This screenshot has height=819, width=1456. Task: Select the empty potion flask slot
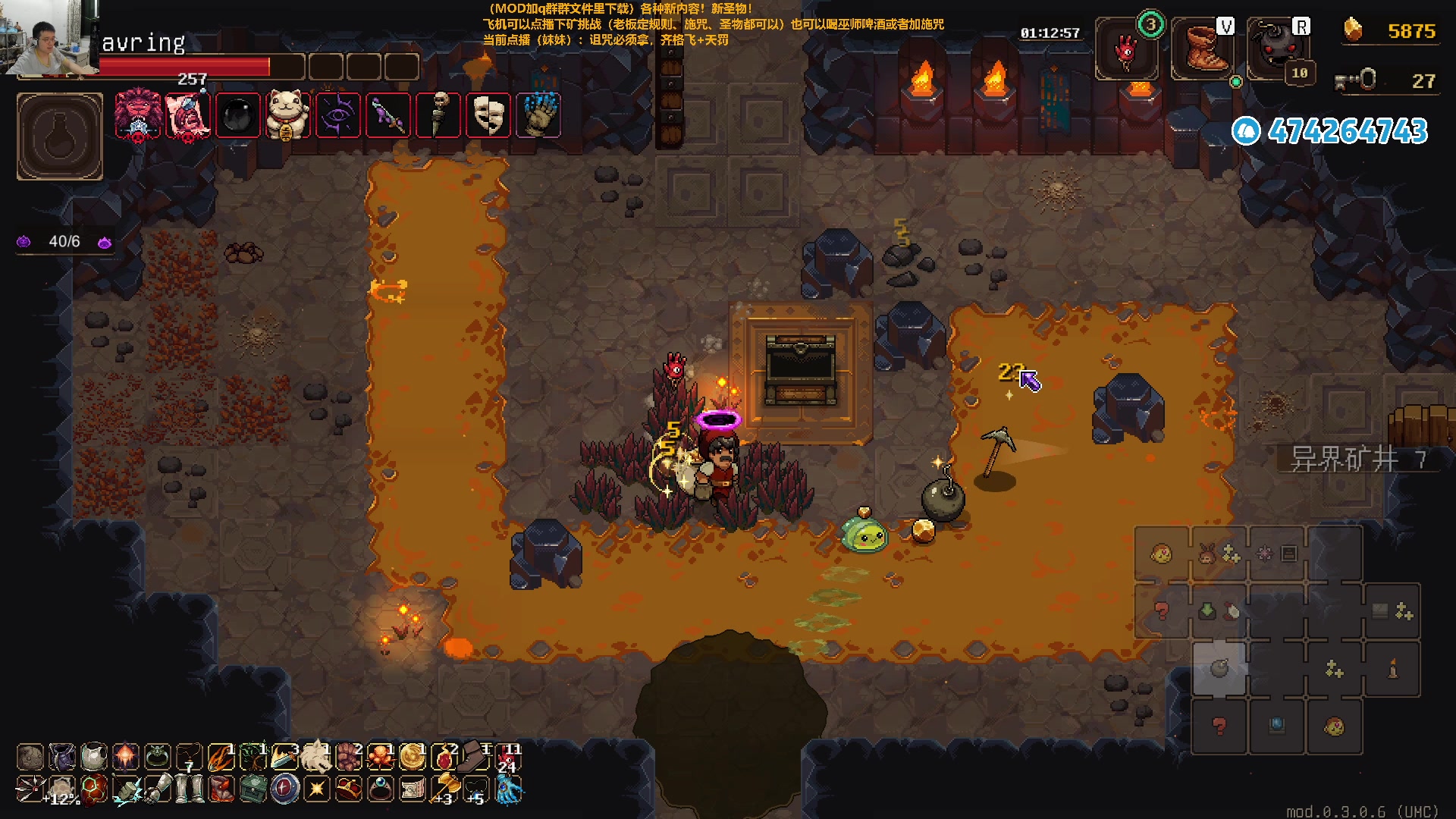60,136
